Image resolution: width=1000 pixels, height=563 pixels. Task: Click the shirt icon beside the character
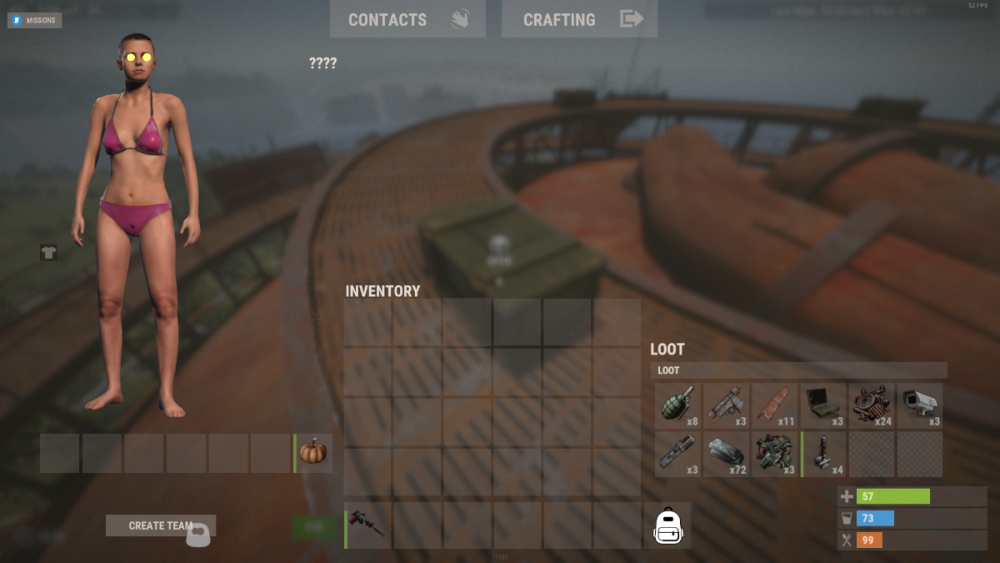tap(48, 252)
